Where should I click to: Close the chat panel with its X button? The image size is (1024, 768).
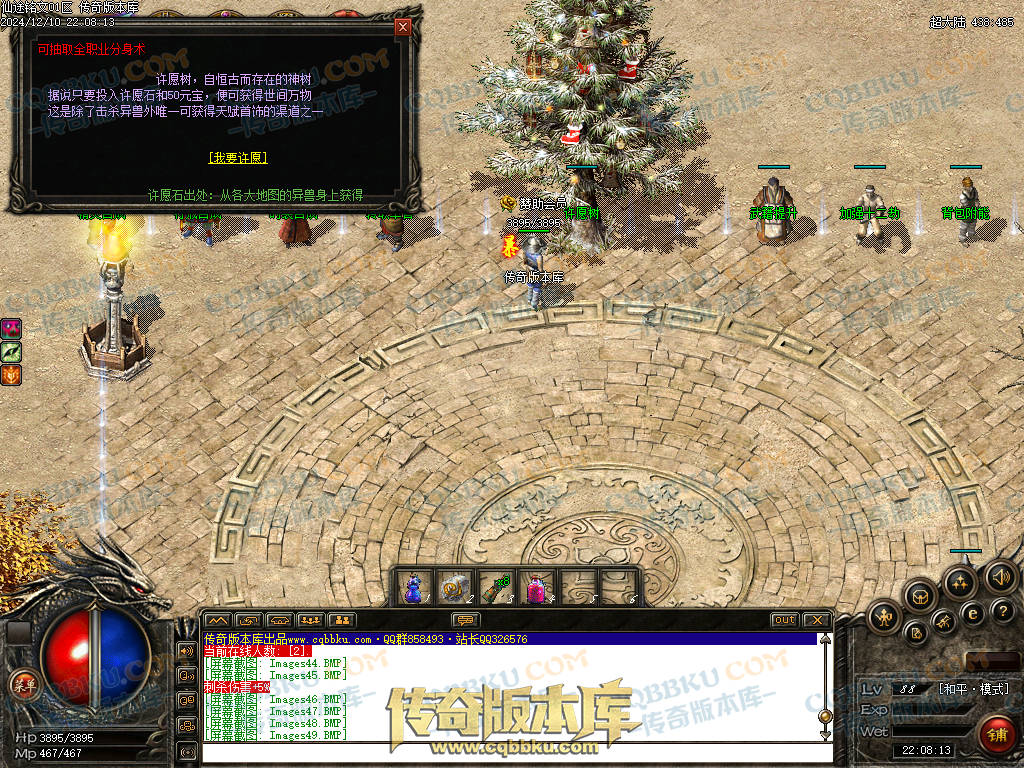[816, 620]
